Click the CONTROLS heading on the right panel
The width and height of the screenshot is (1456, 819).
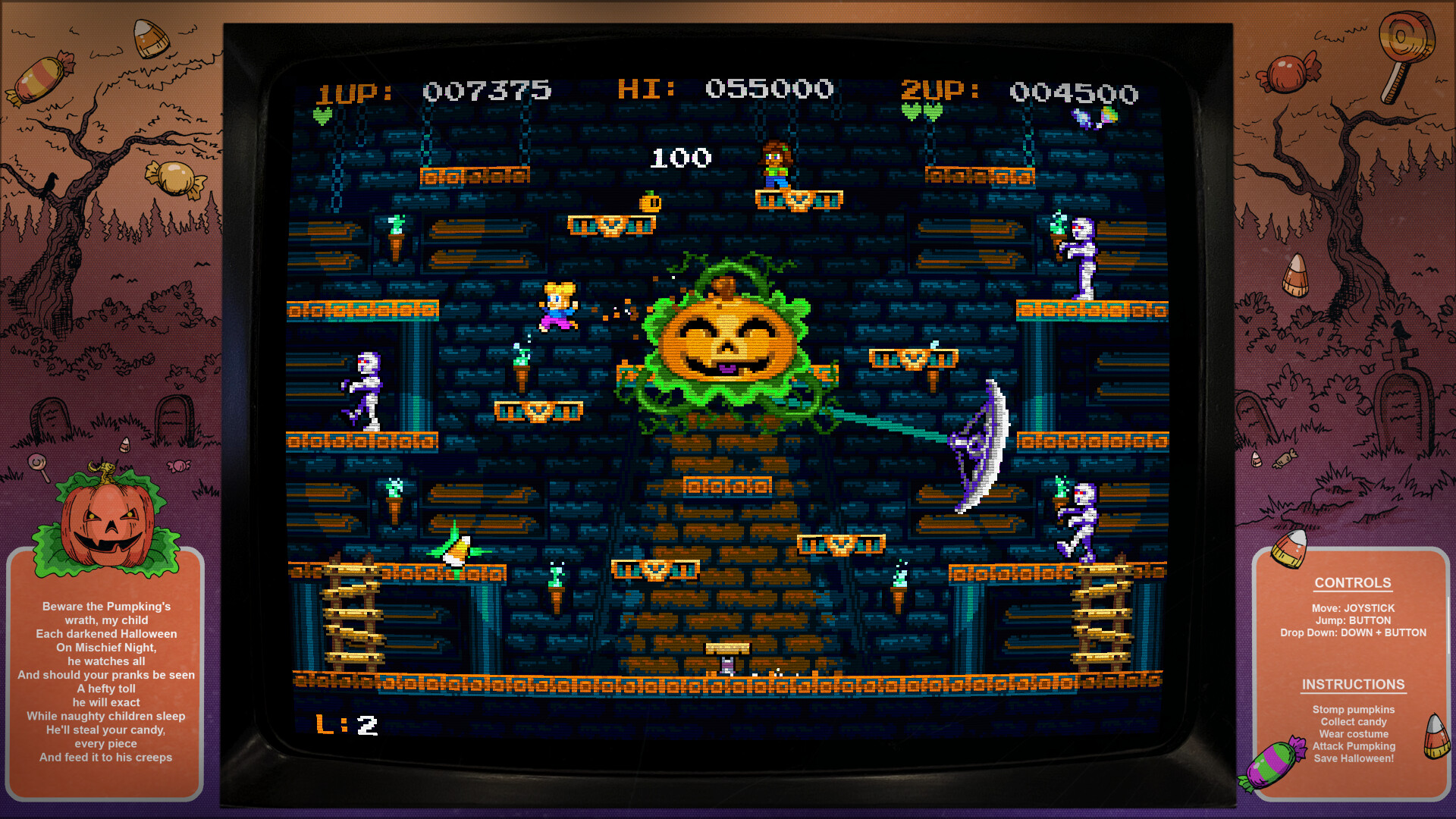(1353, 582)
